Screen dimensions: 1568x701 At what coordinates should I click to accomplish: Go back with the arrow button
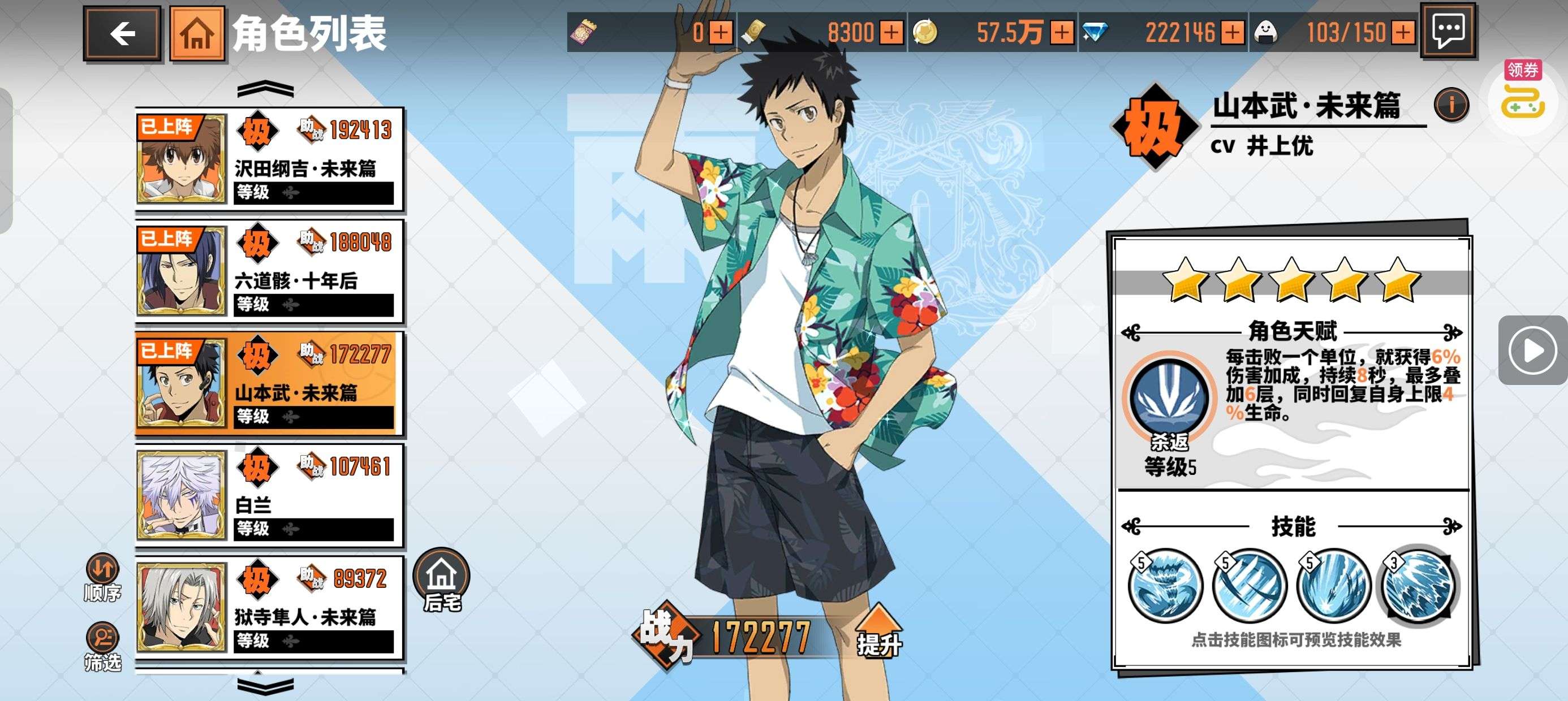[122, 33]
